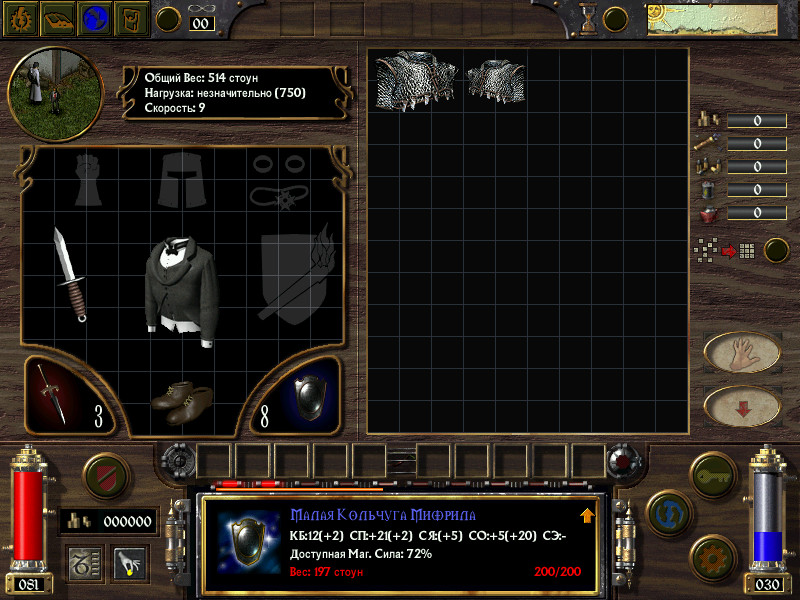
Task: Open the rune and list spells button
Action: [x=82, y=563]
